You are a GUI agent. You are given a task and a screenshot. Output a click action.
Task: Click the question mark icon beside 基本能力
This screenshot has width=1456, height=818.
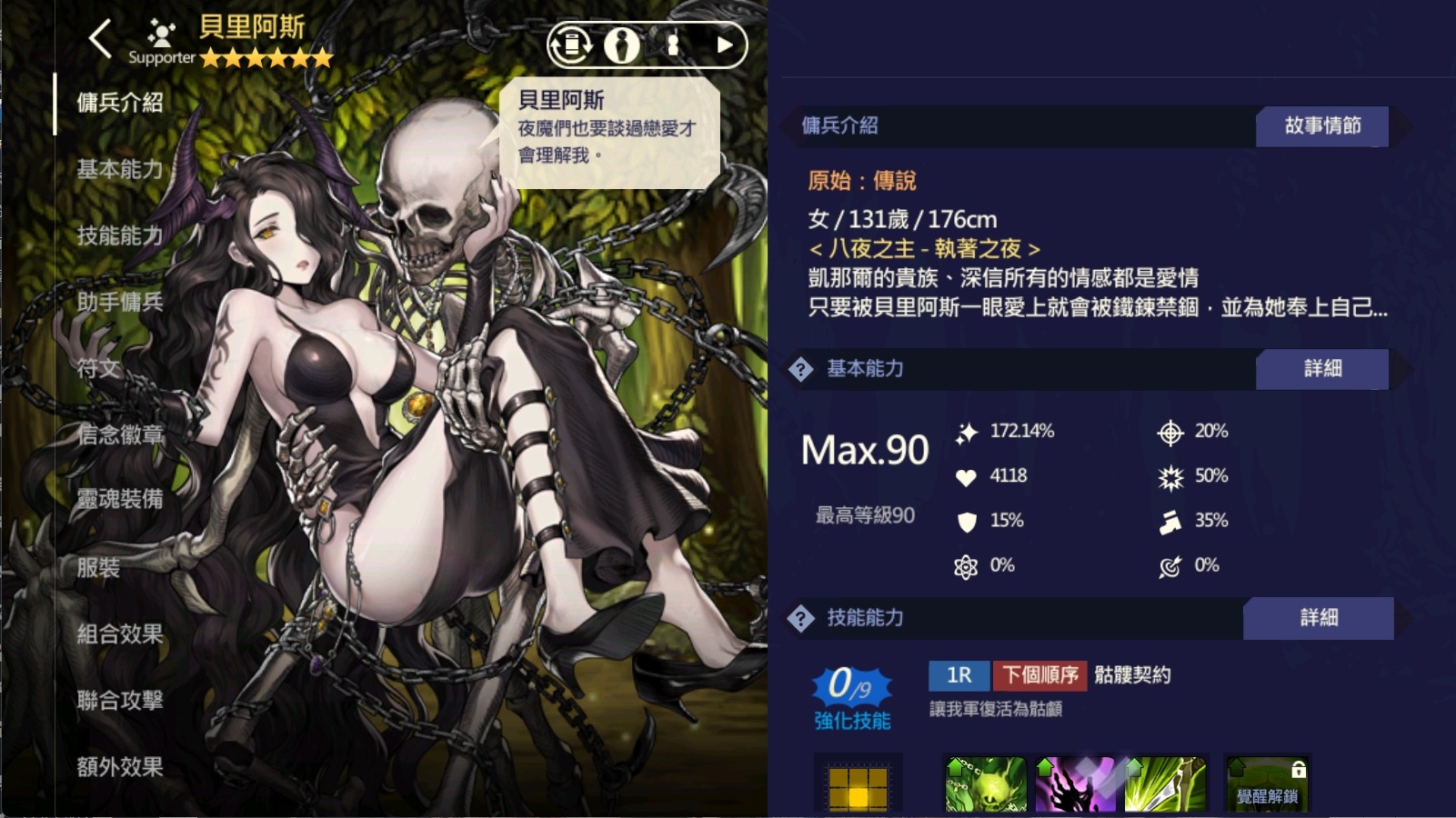[x=799, y=369]
